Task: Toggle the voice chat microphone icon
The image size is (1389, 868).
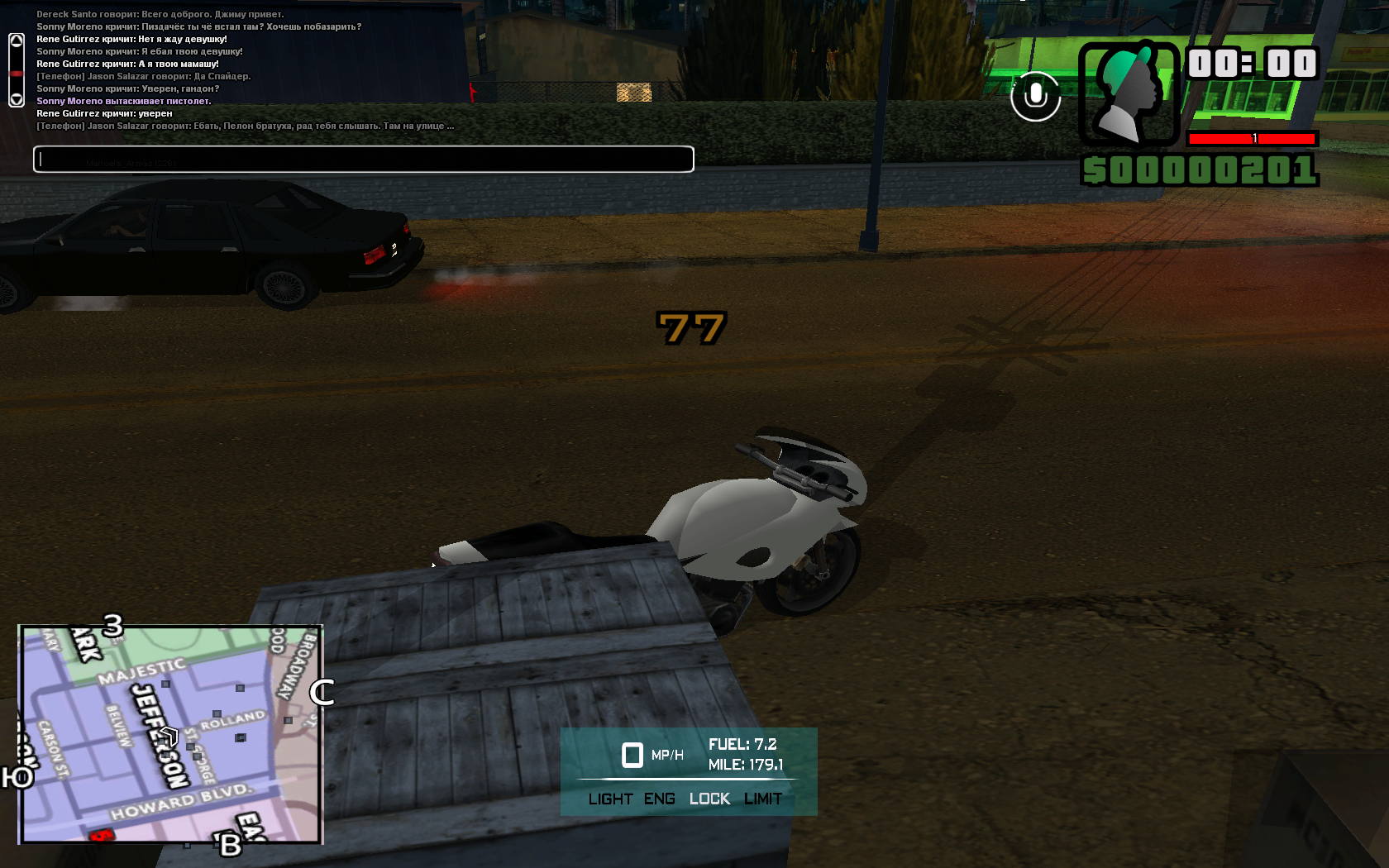Action: pyautogui.click(x=1035, y=97)
